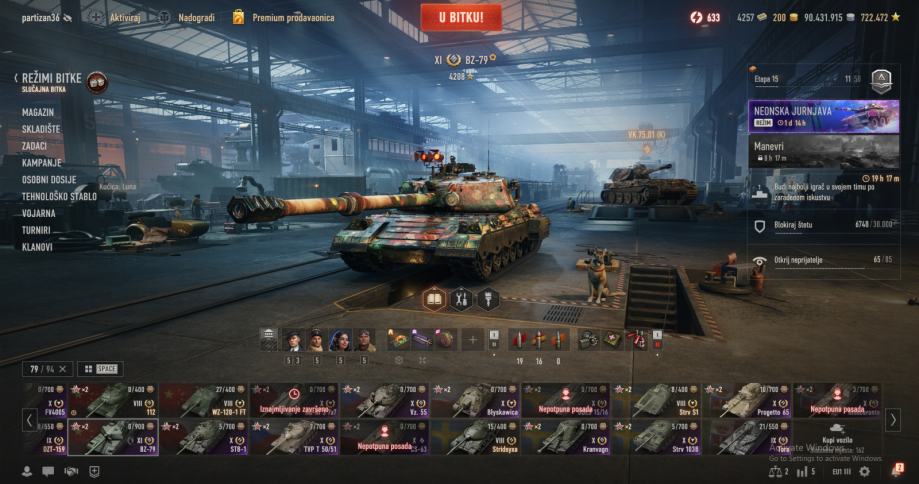Open the KAMPANJE campaigns menu
Screen dimensions: 919x484
pos(42,163)
